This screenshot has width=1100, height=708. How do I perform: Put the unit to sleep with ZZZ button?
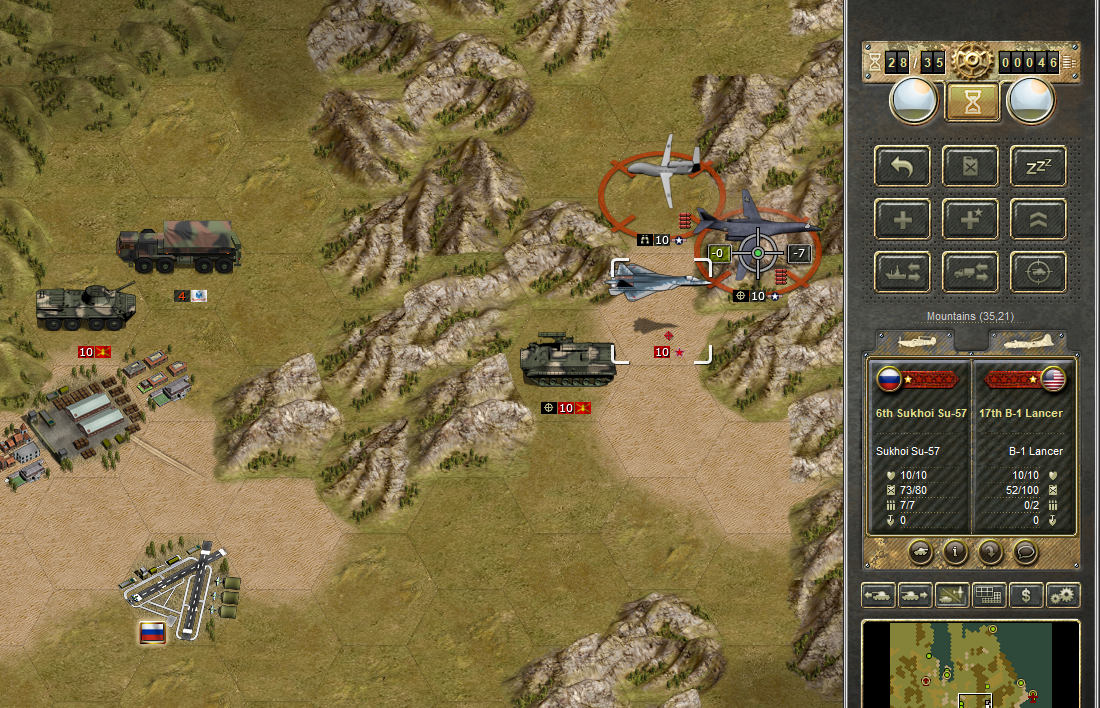(x=1038, y=166)
